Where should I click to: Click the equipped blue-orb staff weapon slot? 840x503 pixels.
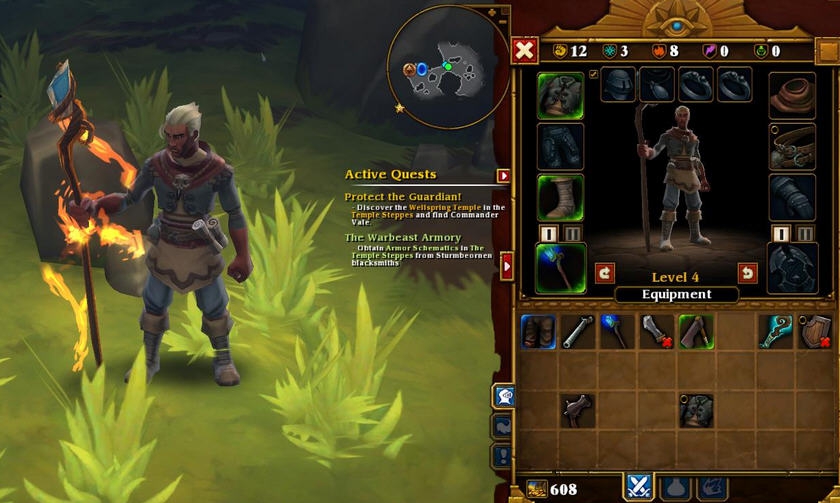(x=560, y=269)
